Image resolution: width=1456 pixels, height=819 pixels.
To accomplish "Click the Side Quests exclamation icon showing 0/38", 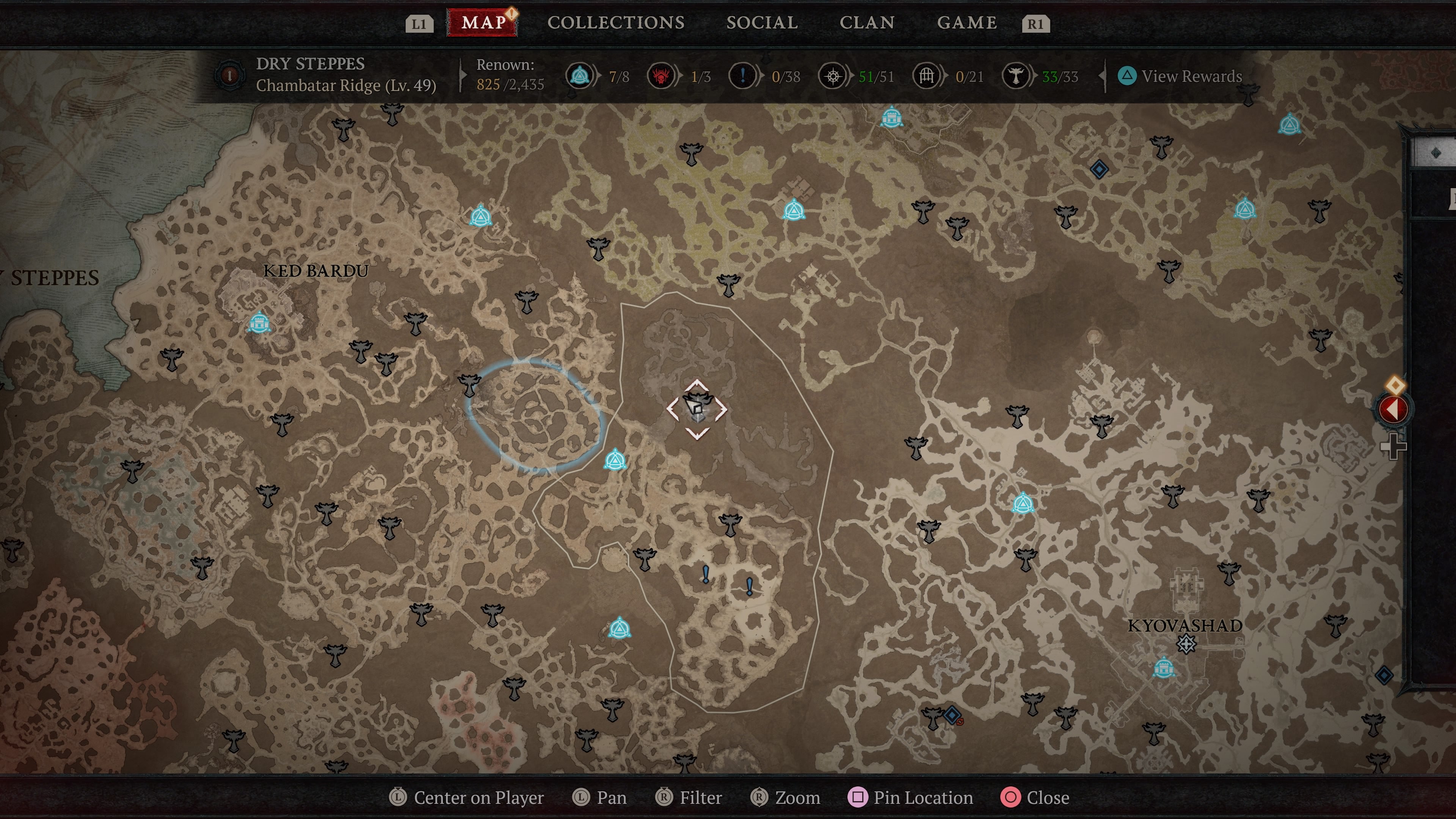I will click(x=742, y=76).
